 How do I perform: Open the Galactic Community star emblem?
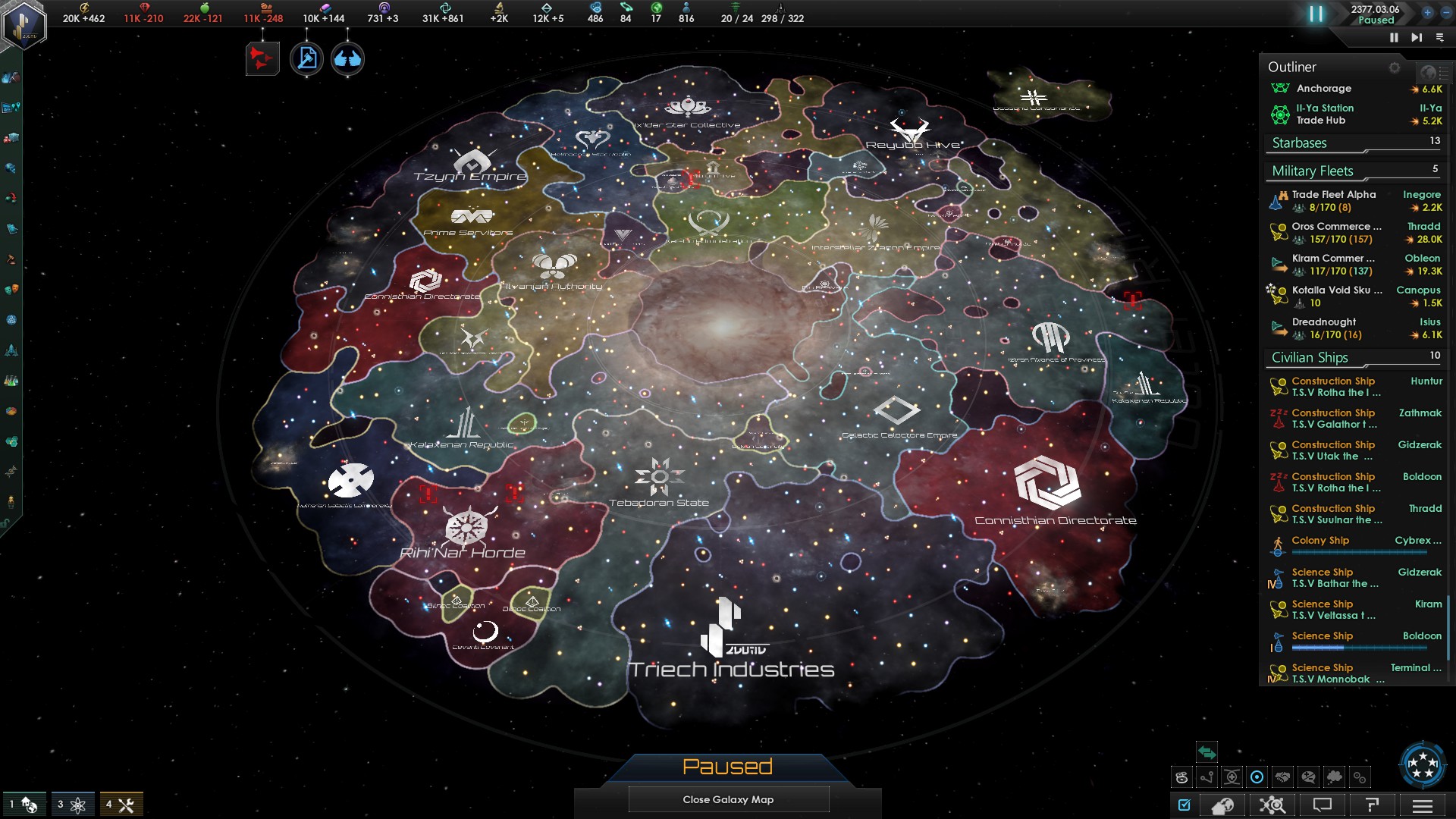[x=1422, y=764]
